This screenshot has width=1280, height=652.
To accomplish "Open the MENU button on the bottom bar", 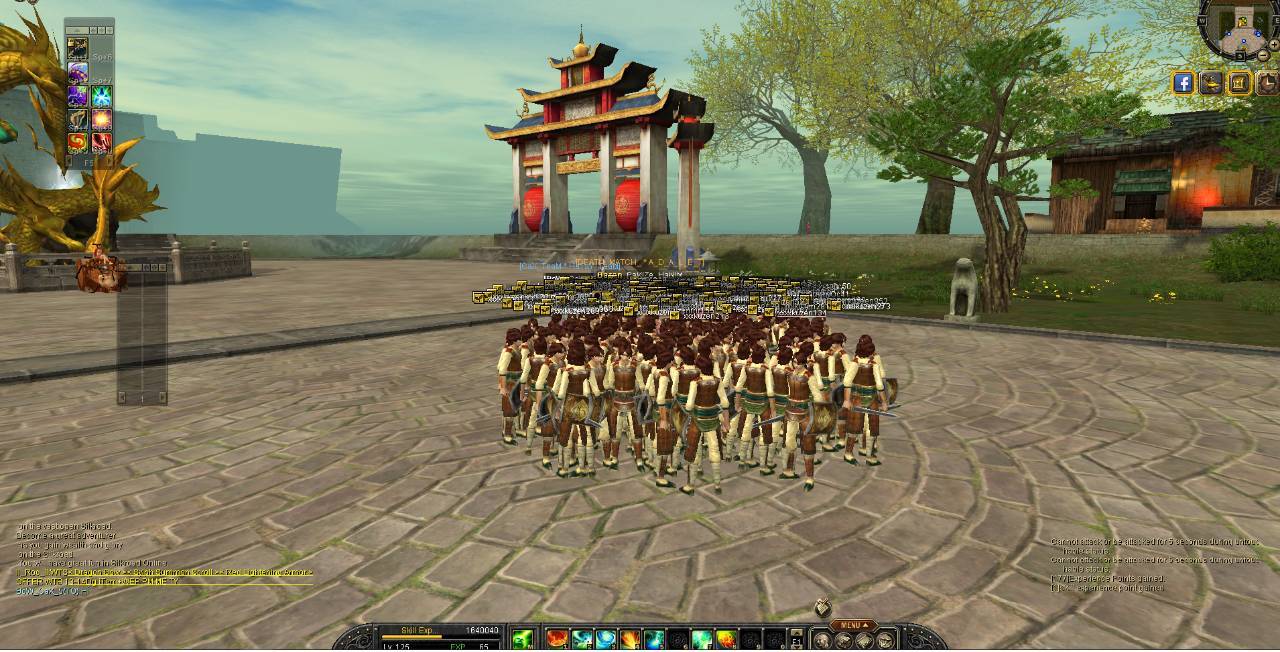I will (853, 626).
